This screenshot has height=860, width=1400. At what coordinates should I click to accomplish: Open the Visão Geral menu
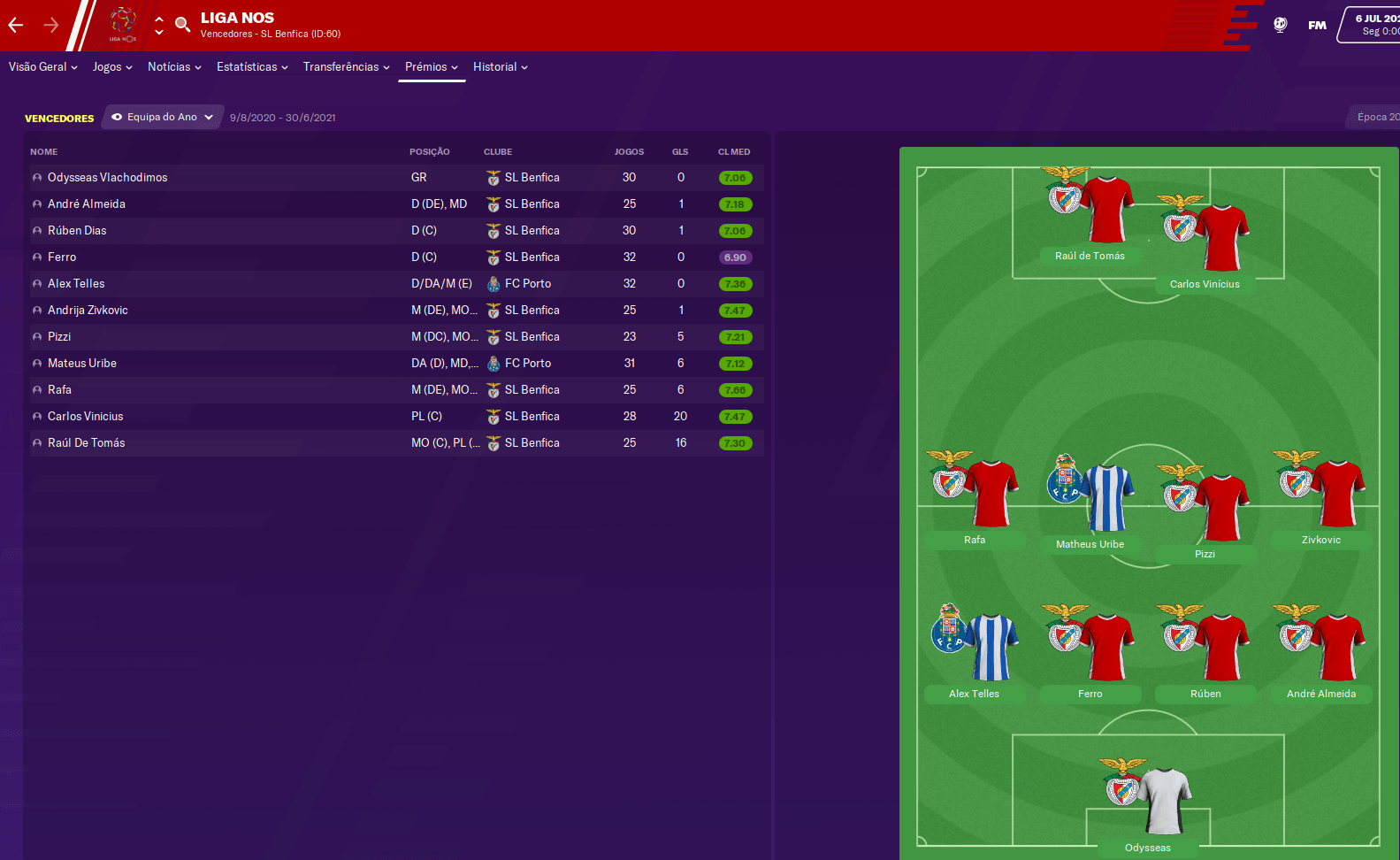point(43,67)
